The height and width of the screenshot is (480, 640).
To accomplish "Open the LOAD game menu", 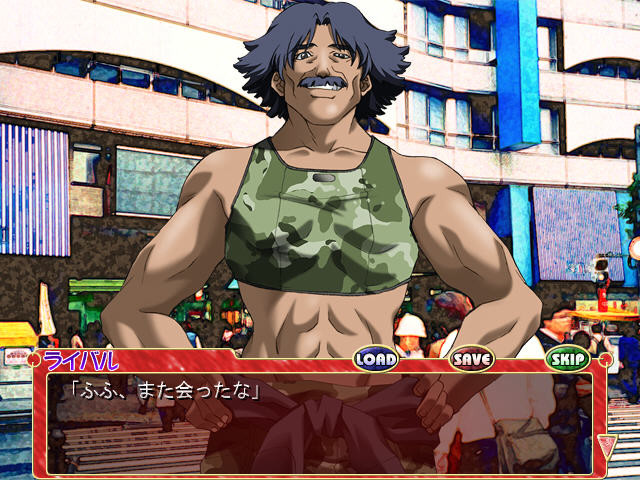I will (376, 358).
